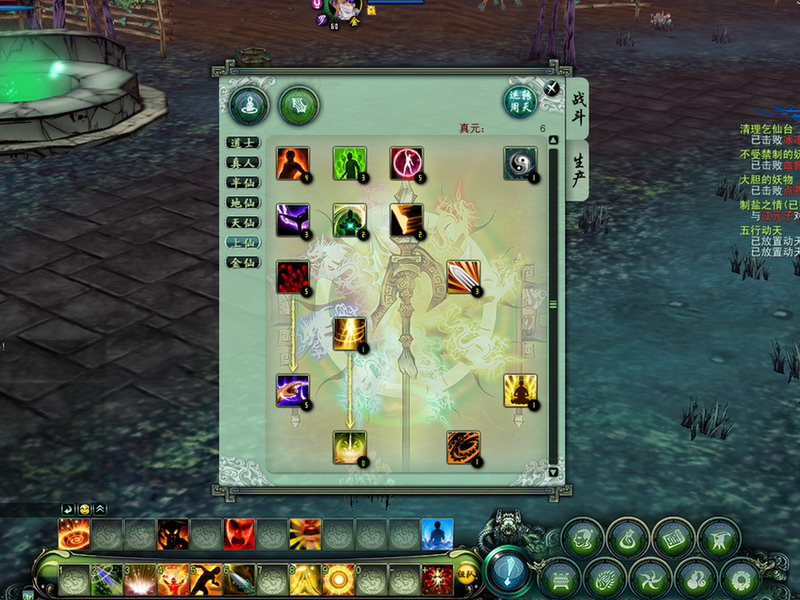Open the 生产 production tab
This screenshot has height=600, width=800.
point(578,170)
